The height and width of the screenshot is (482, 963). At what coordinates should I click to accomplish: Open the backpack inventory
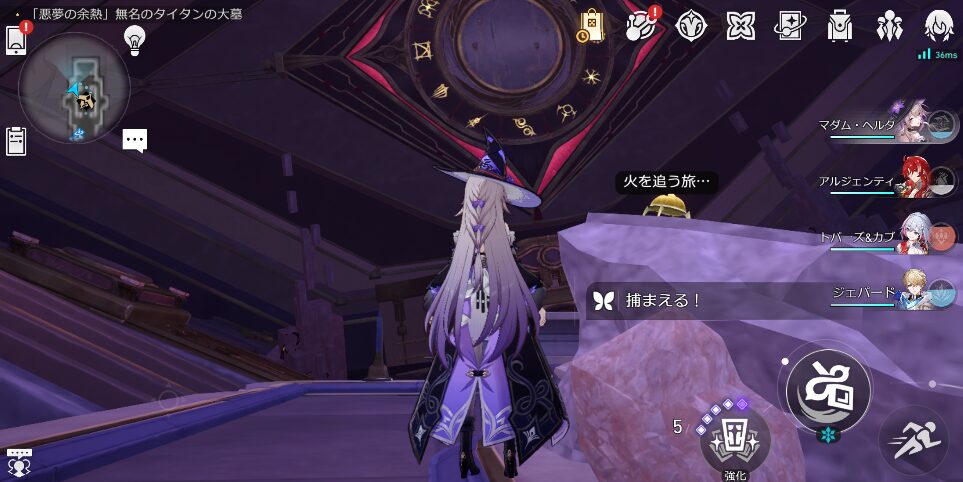pyautogui.click(x=840, y=26)
